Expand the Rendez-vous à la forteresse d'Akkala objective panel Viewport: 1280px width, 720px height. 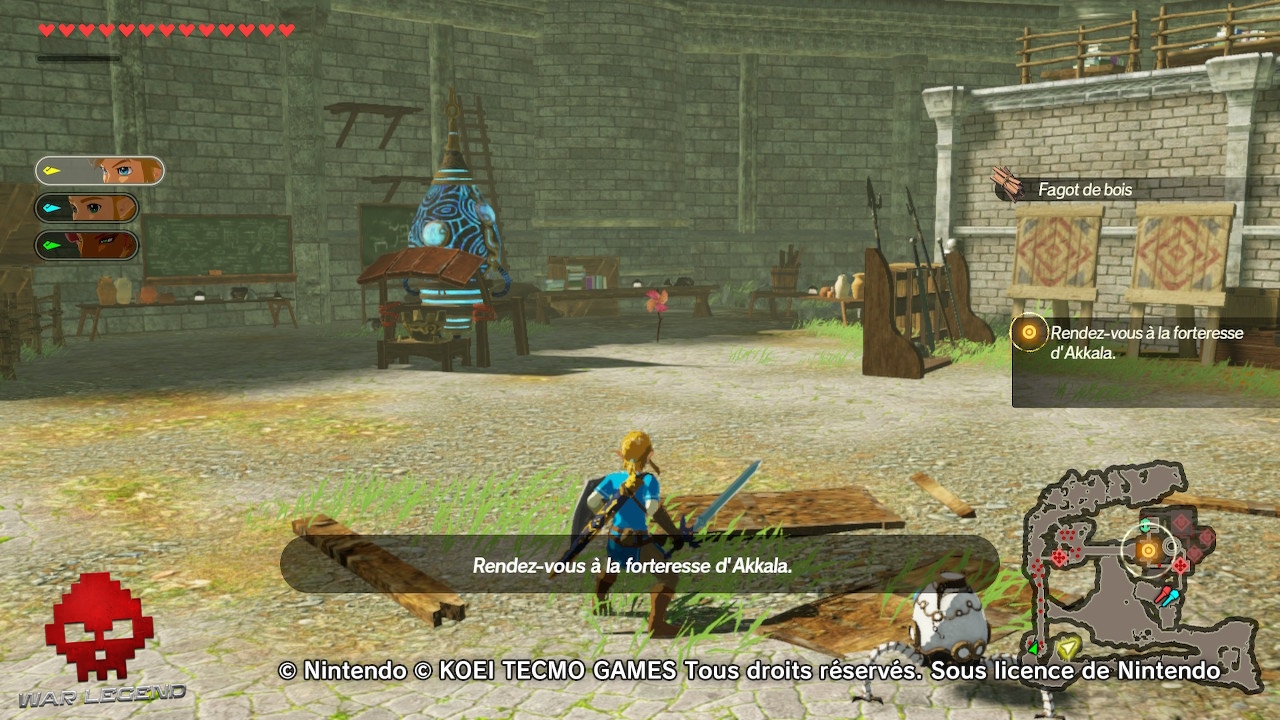(x=1145, y=340)
